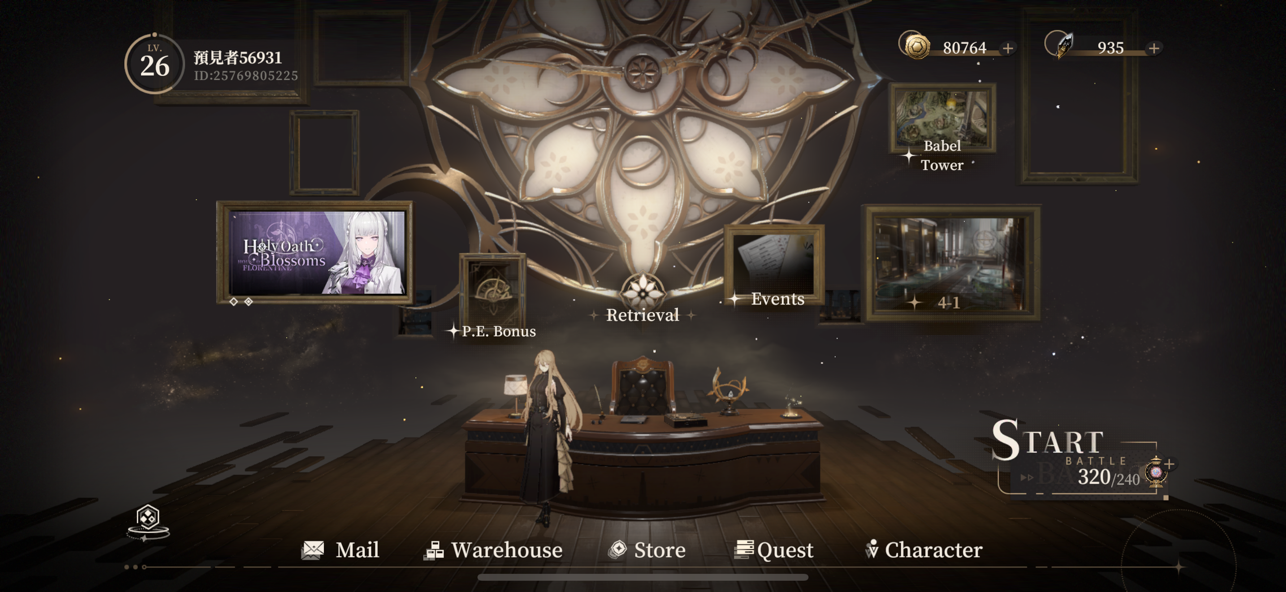Select the stage 4-1 painting

951,263
